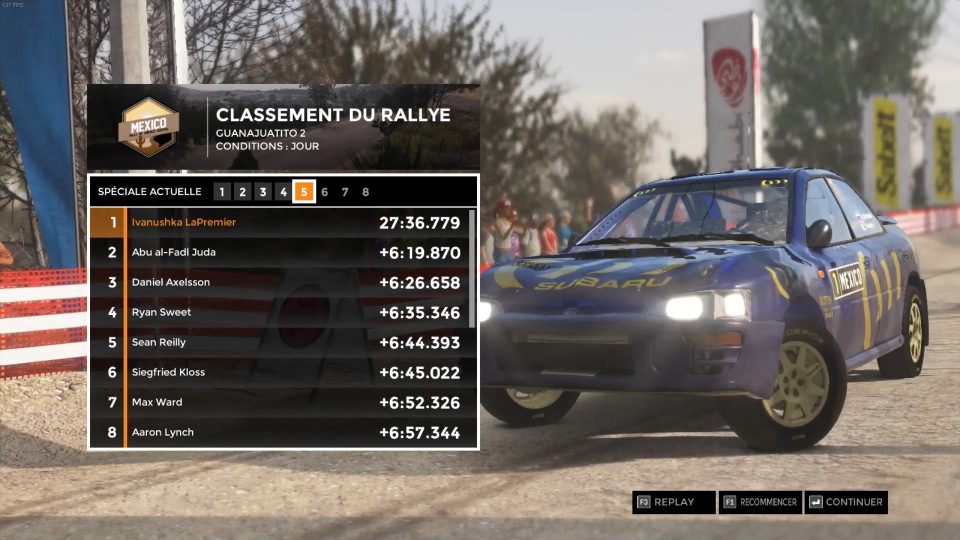Select Max Ward's leaderboard entry
This screenshot has width=960, height=540.
pos(278,402)
